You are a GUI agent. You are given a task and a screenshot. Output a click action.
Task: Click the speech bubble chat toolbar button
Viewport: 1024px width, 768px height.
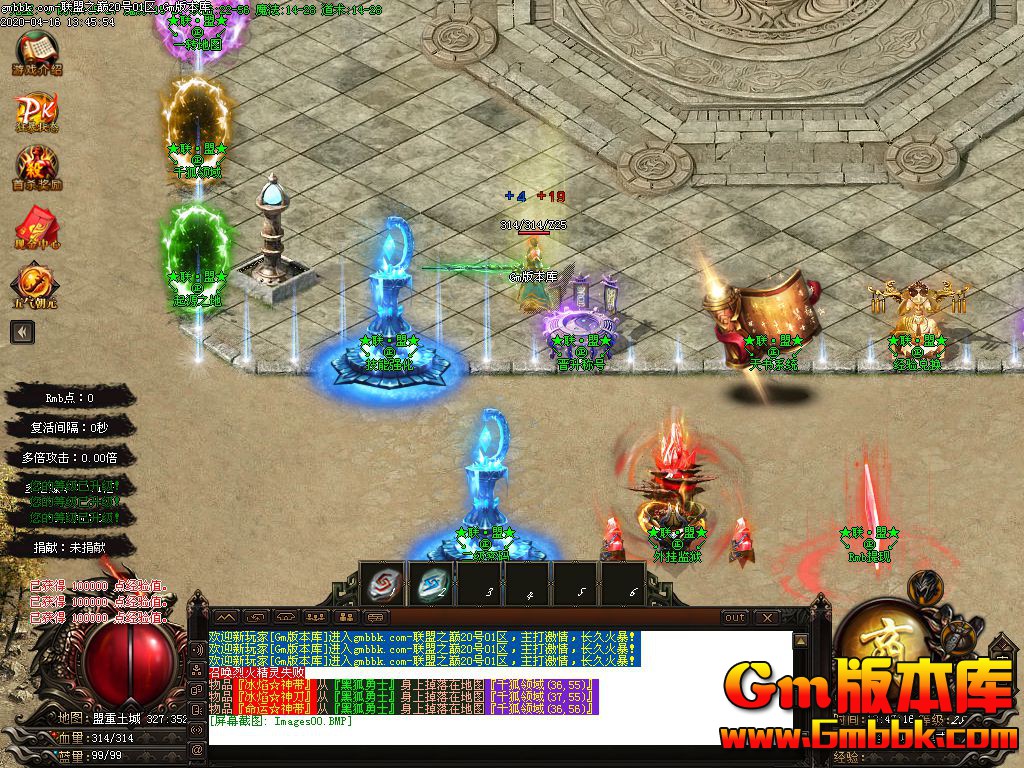pos(376,617)
